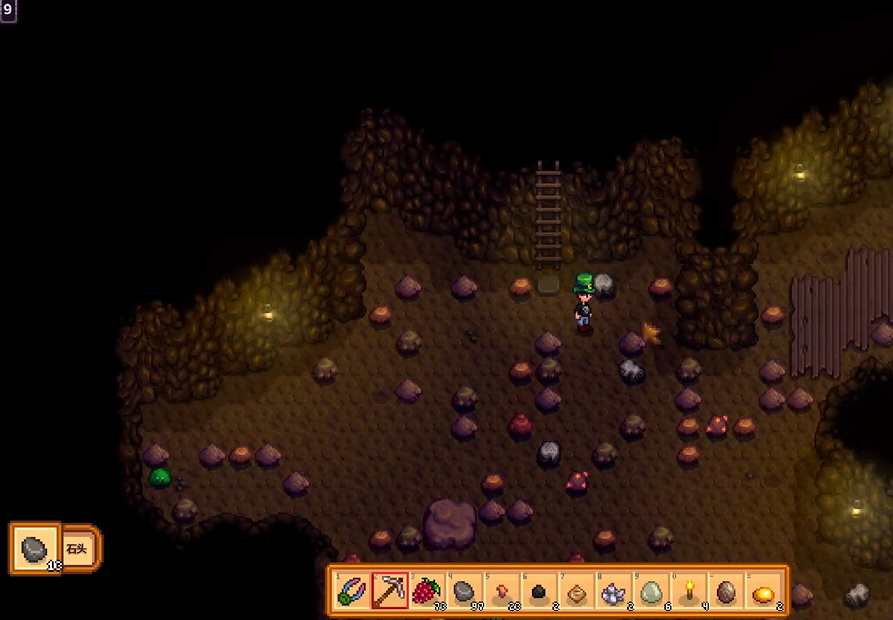This screenshot has height=620, width=893.
Task: Select the red berry stack of 78
Action: click(427, 591)
